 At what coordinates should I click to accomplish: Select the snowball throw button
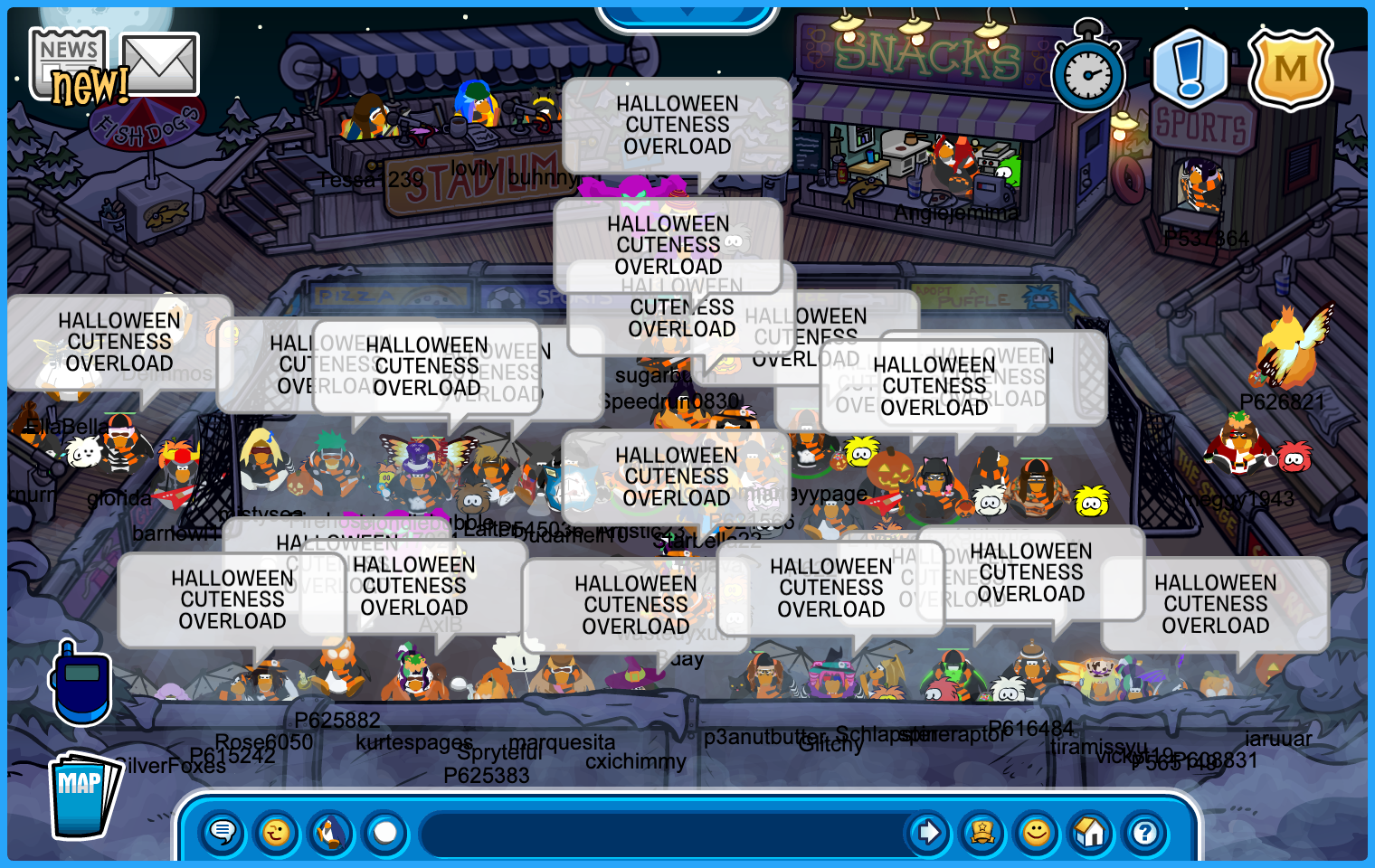(x=385, y=832)
